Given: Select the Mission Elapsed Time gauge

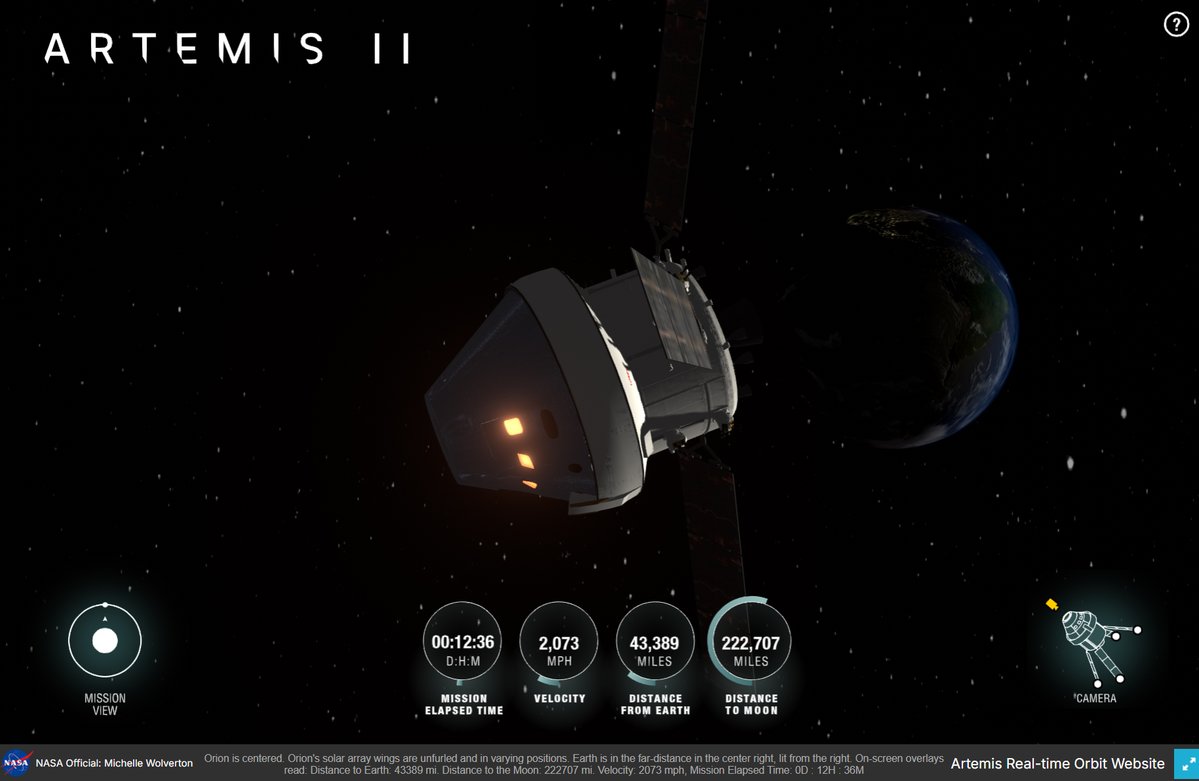Looking at the screenshot, I should click(x=463, y=643).
